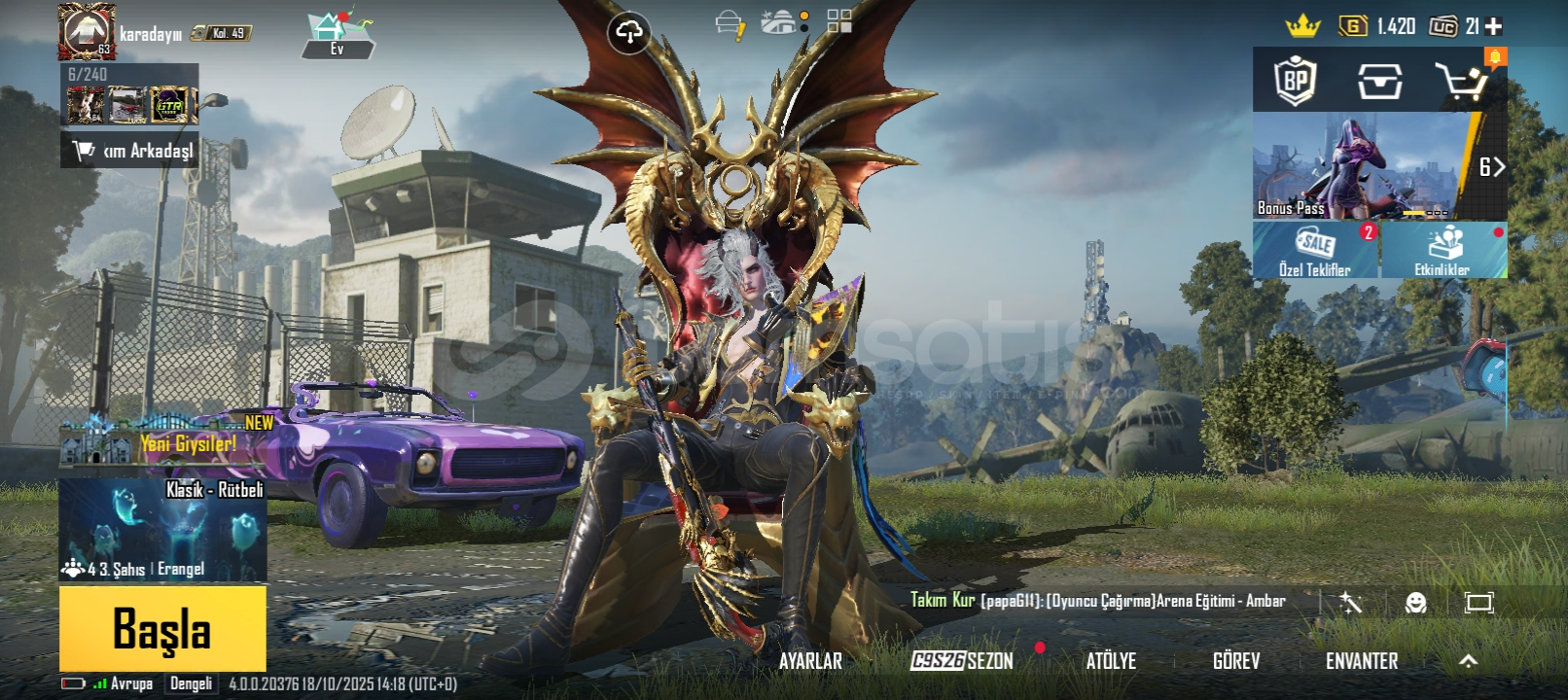Open the Bonus Pass banner

(x=1362, y=166)
